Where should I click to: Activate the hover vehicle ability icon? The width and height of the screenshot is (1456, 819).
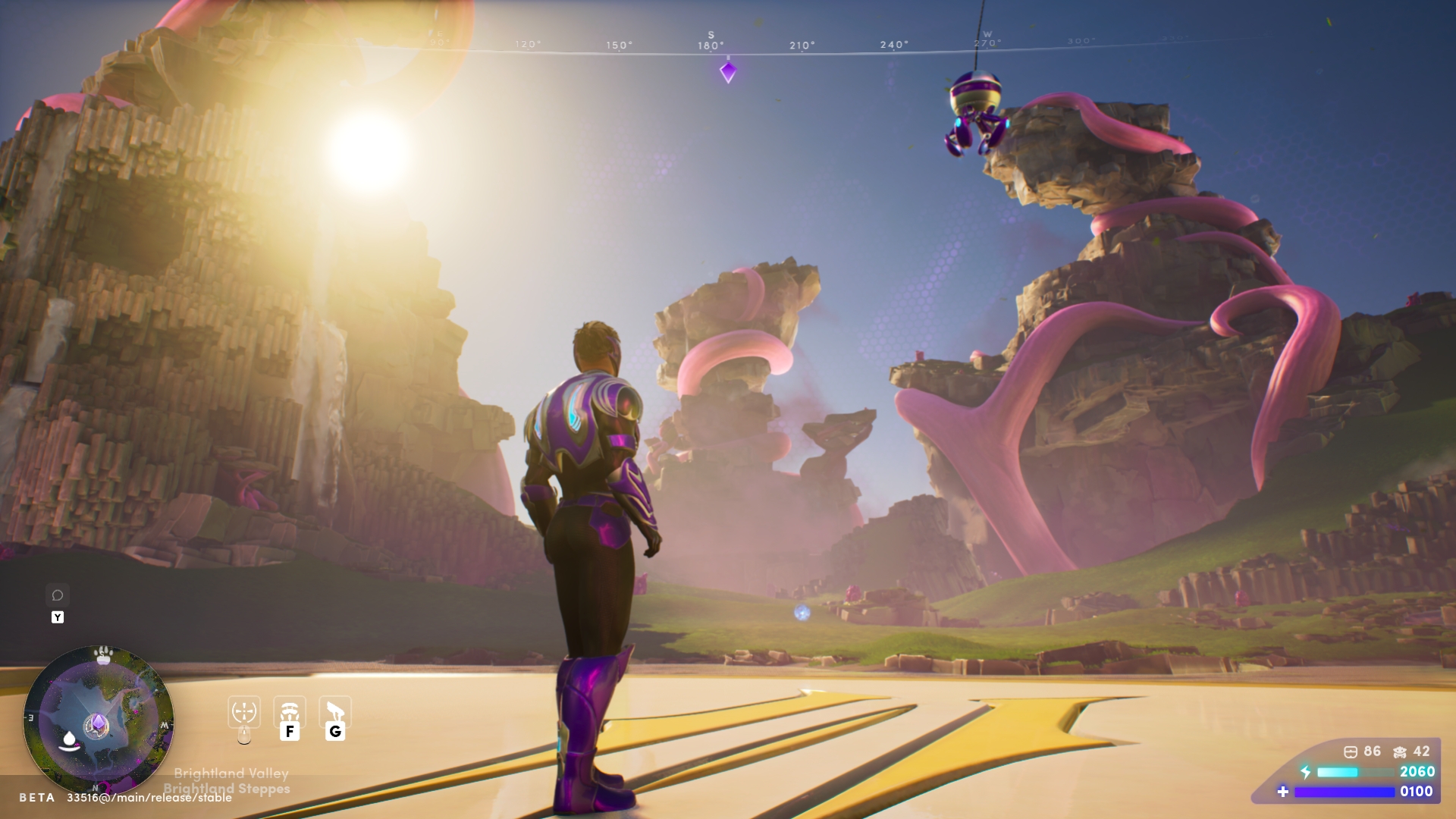click(x=290, y=712)
